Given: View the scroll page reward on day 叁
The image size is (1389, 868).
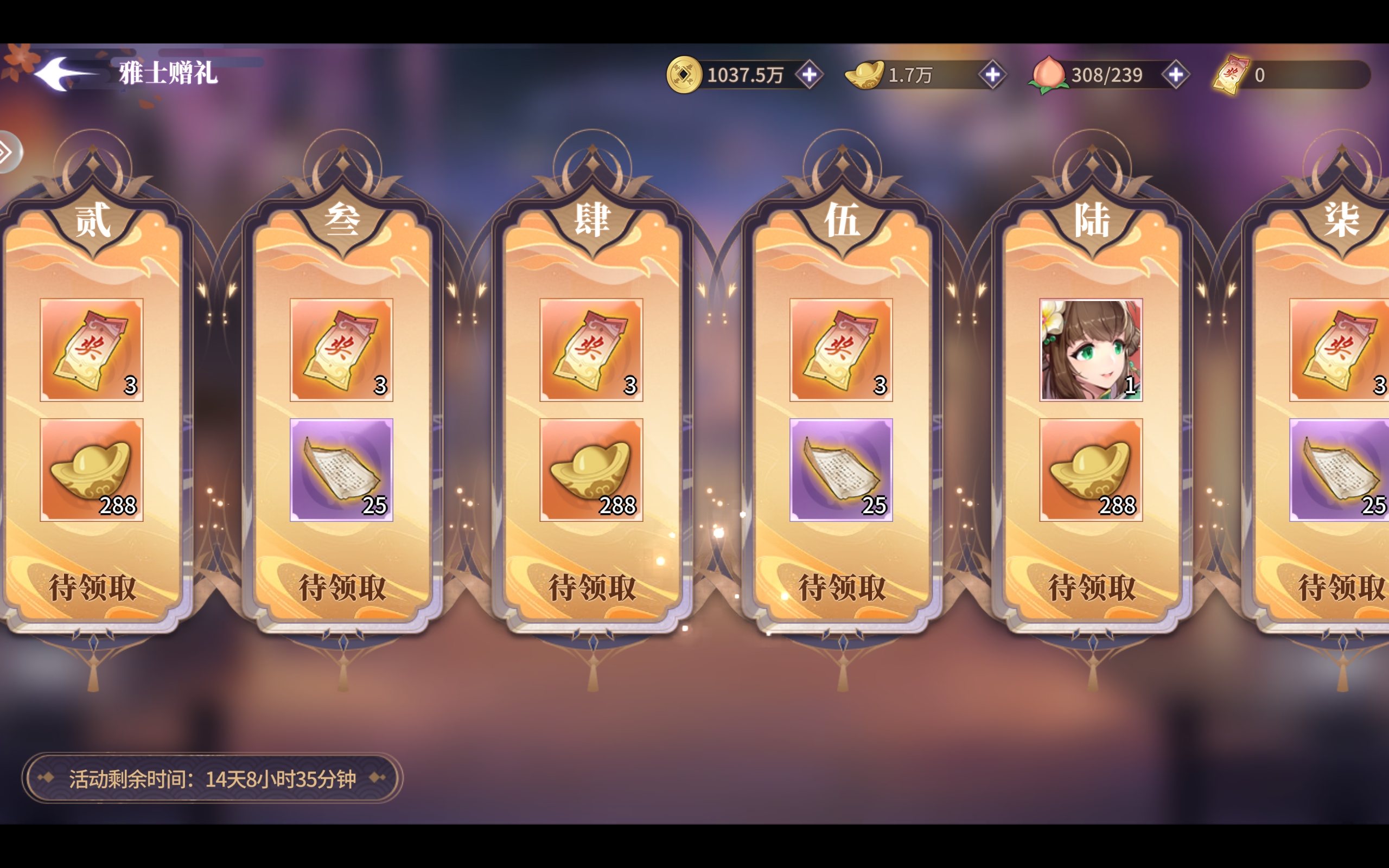Looking at the screenshot, I should click(341, 470).
